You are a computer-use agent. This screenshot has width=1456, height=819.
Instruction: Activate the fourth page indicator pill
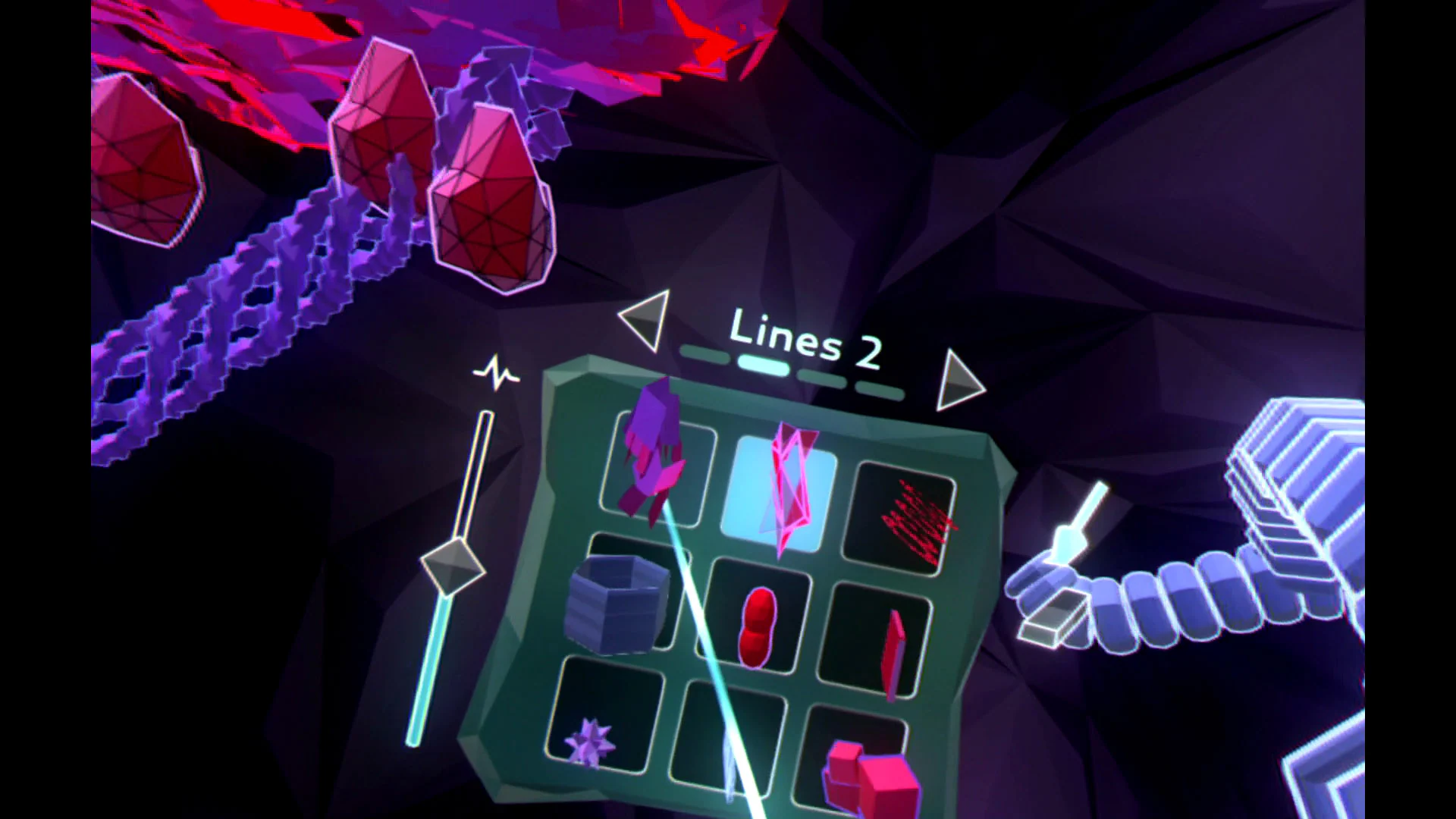[880, 389]
